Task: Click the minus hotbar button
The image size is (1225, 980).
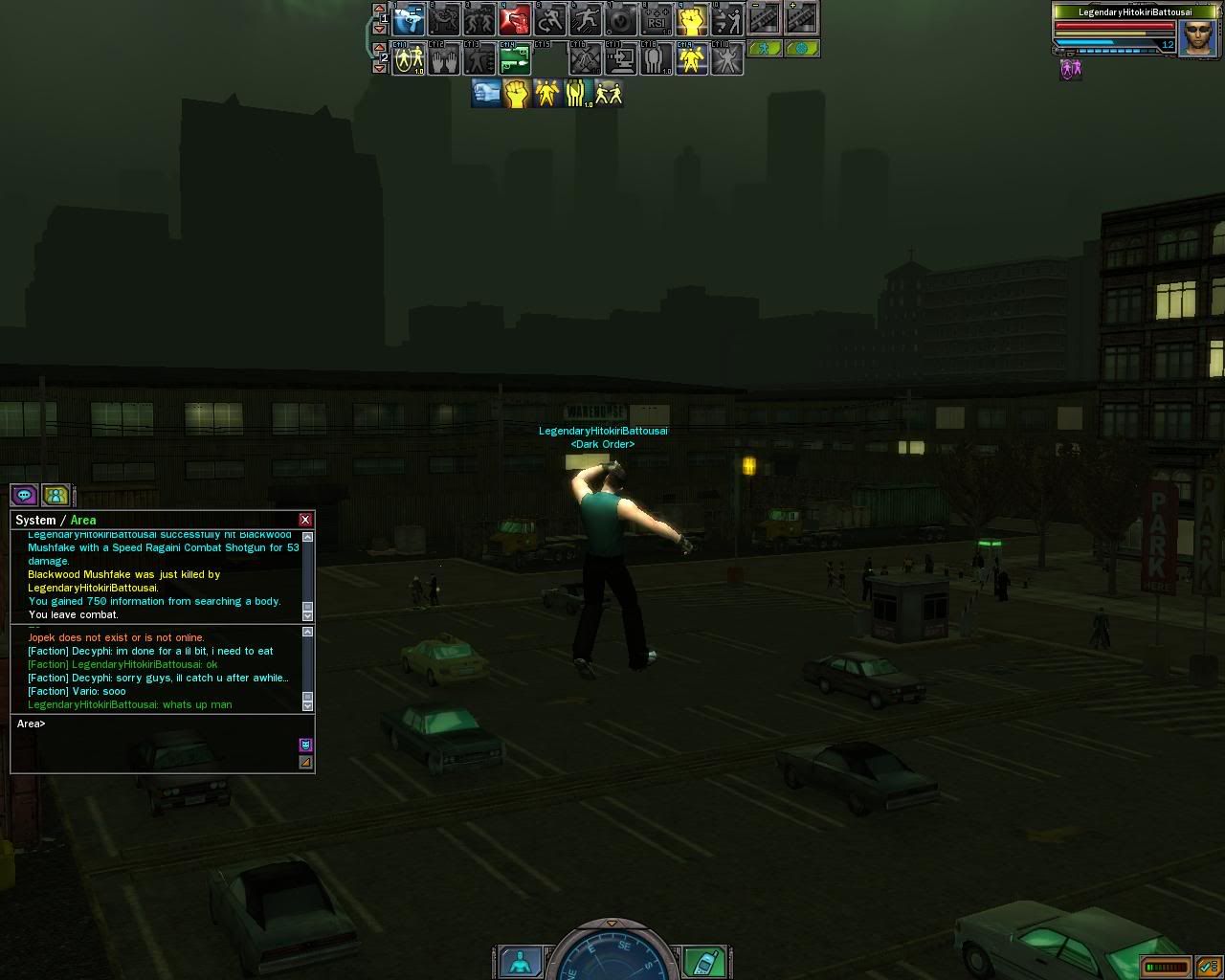Action: [x=764, y=17]
